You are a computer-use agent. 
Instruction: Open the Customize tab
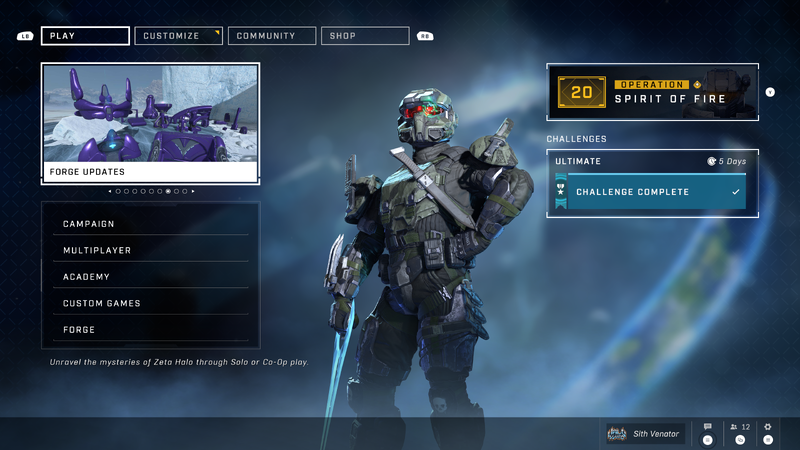pyautogui.click(x=178, y=36)
